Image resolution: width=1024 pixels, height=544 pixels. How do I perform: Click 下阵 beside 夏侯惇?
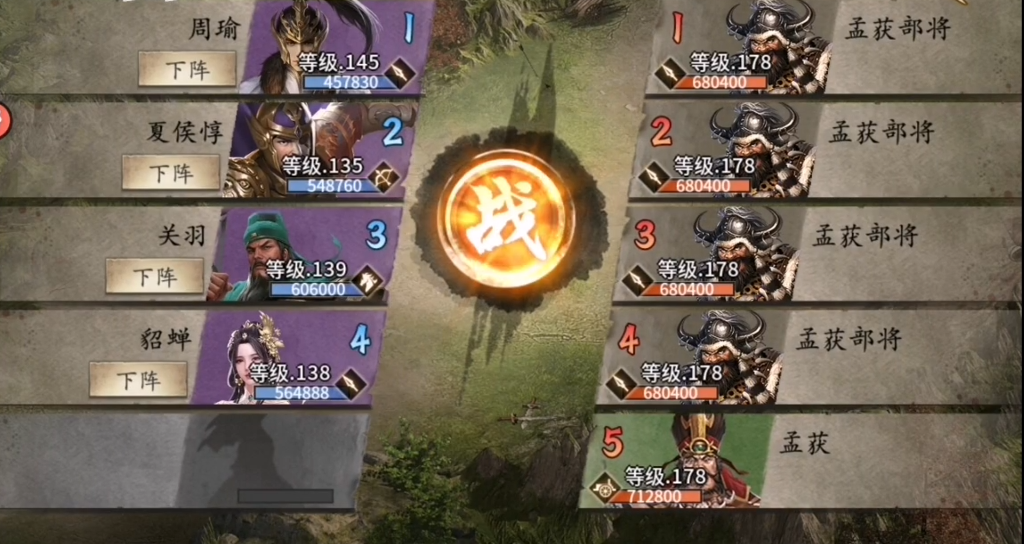pyautogui.click(x=171, y=172)
